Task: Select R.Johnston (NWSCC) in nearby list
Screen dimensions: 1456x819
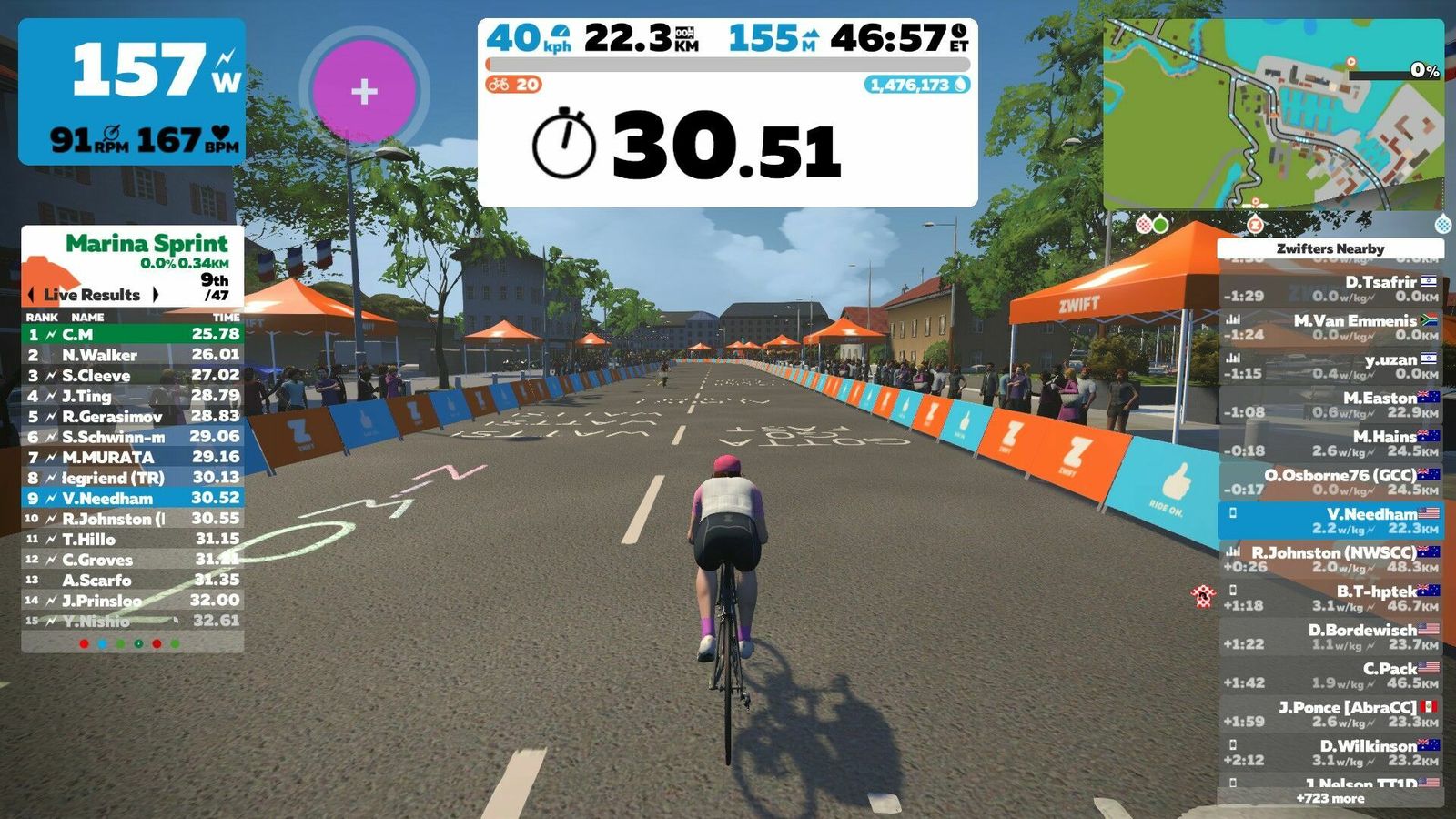Action: point(1330,559)
